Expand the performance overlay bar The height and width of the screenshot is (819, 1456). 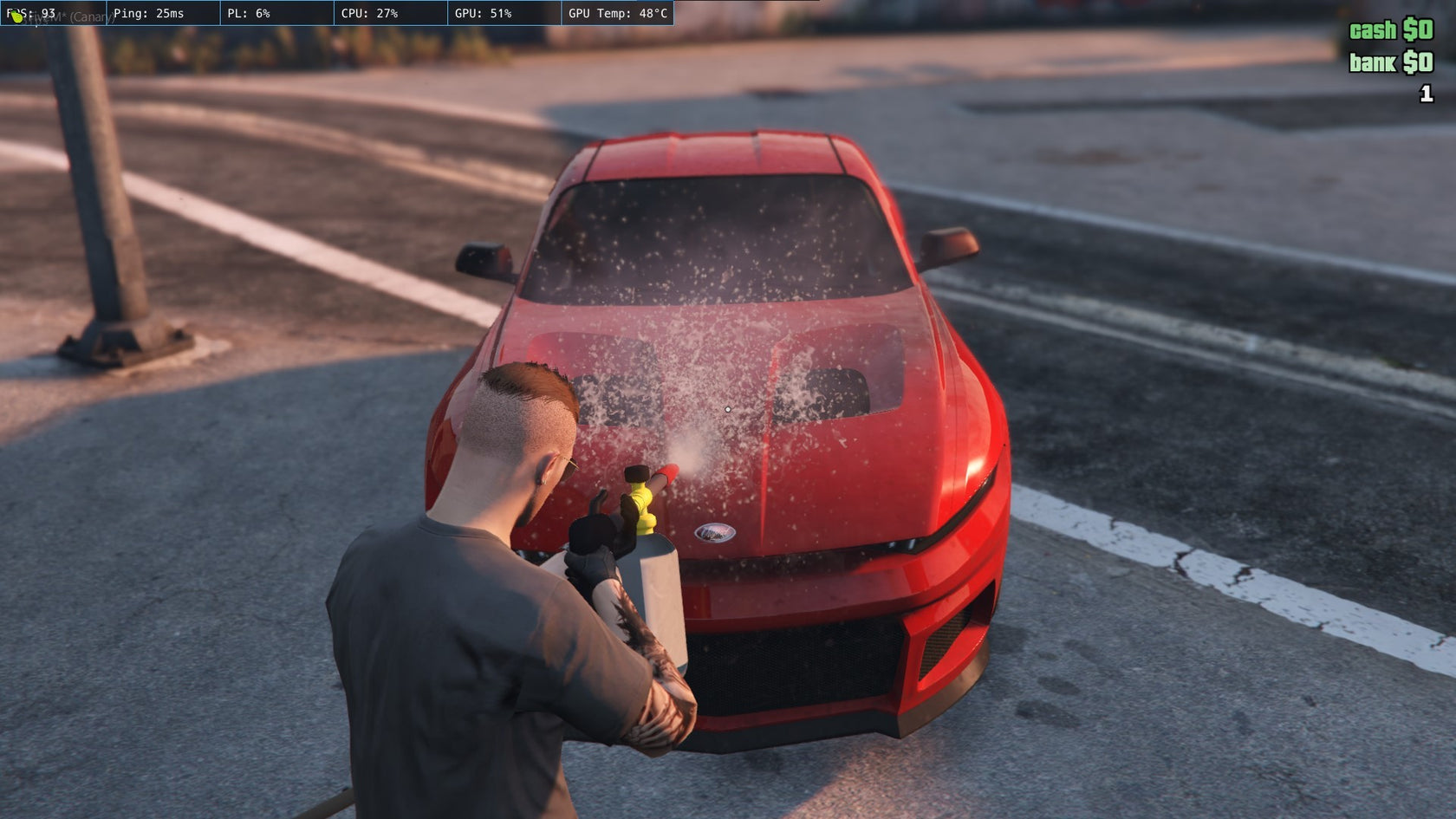click(x=338, y=13)
